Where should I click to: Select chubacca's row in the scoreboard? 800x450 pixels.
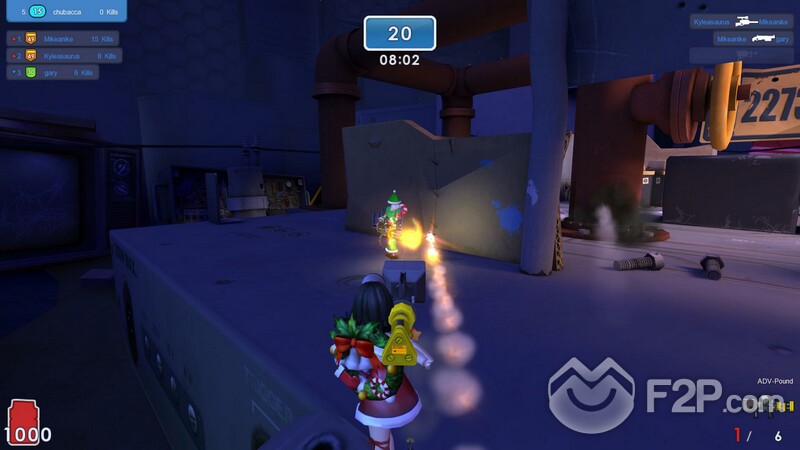[x=65, y=11]
